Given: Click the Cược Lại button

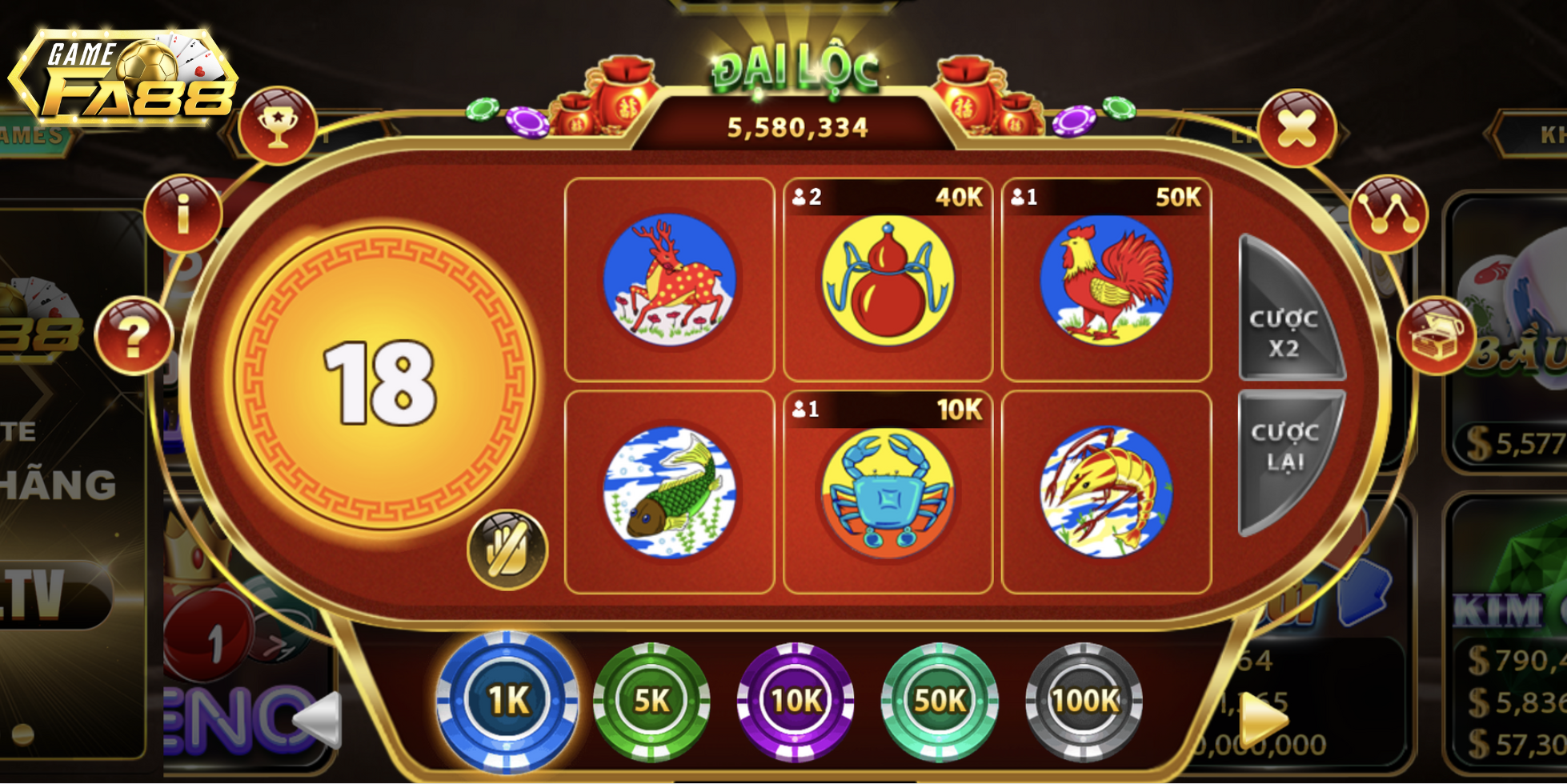Looking at the screenshot, I should click(1284, 454).
